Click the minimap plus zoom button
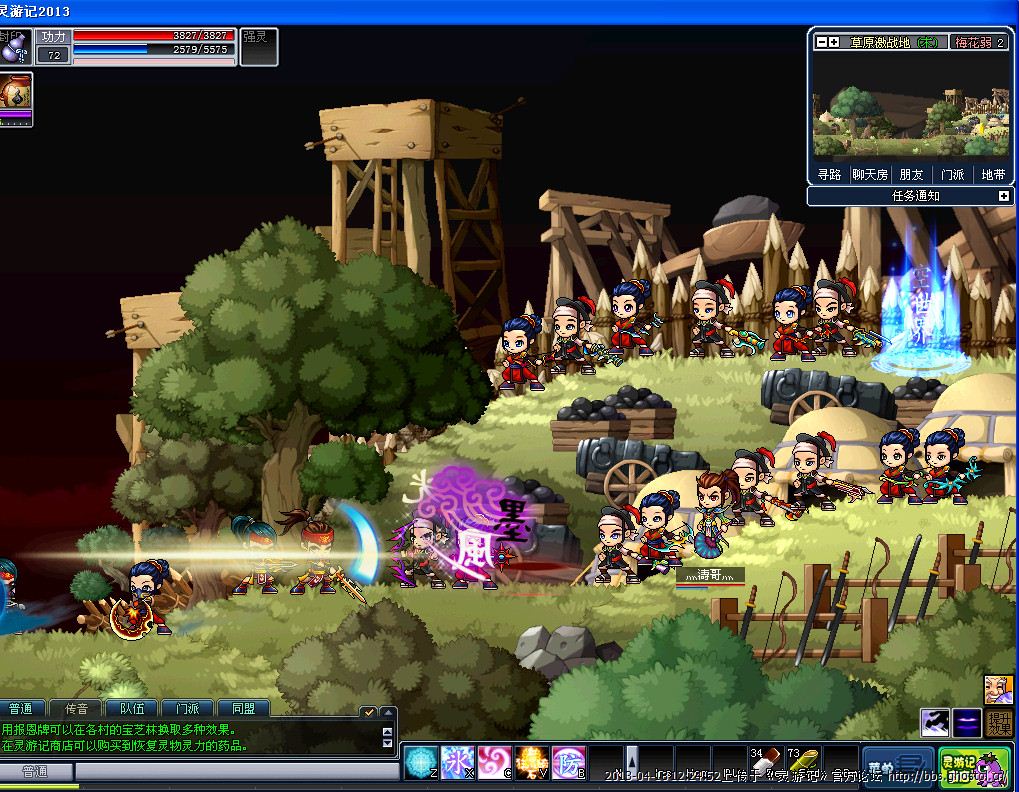This screenshot has width=1019, height=792. point(833,42)
